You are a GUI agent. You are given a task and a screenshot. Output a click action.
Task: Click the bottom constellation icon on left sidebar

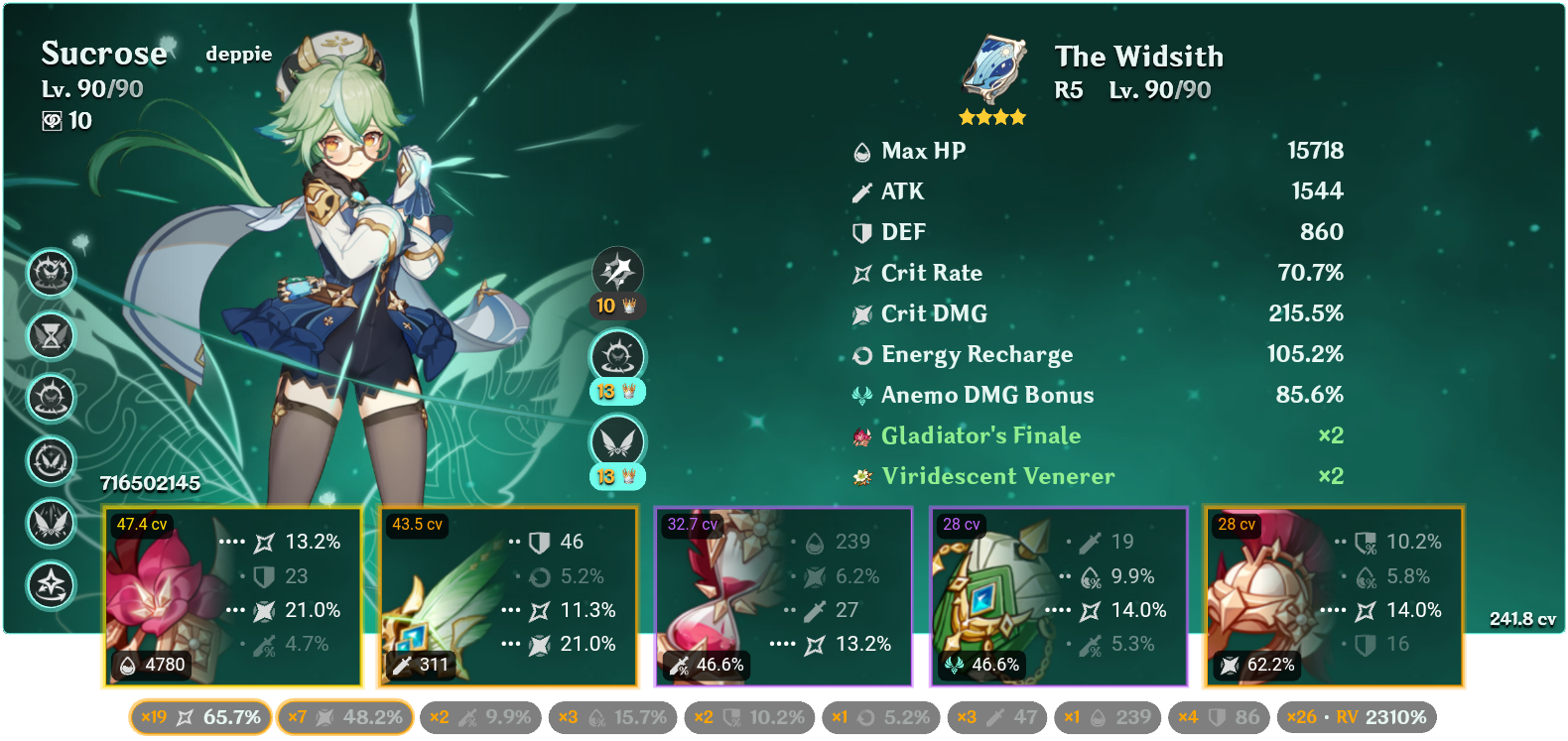click(51, 585)
